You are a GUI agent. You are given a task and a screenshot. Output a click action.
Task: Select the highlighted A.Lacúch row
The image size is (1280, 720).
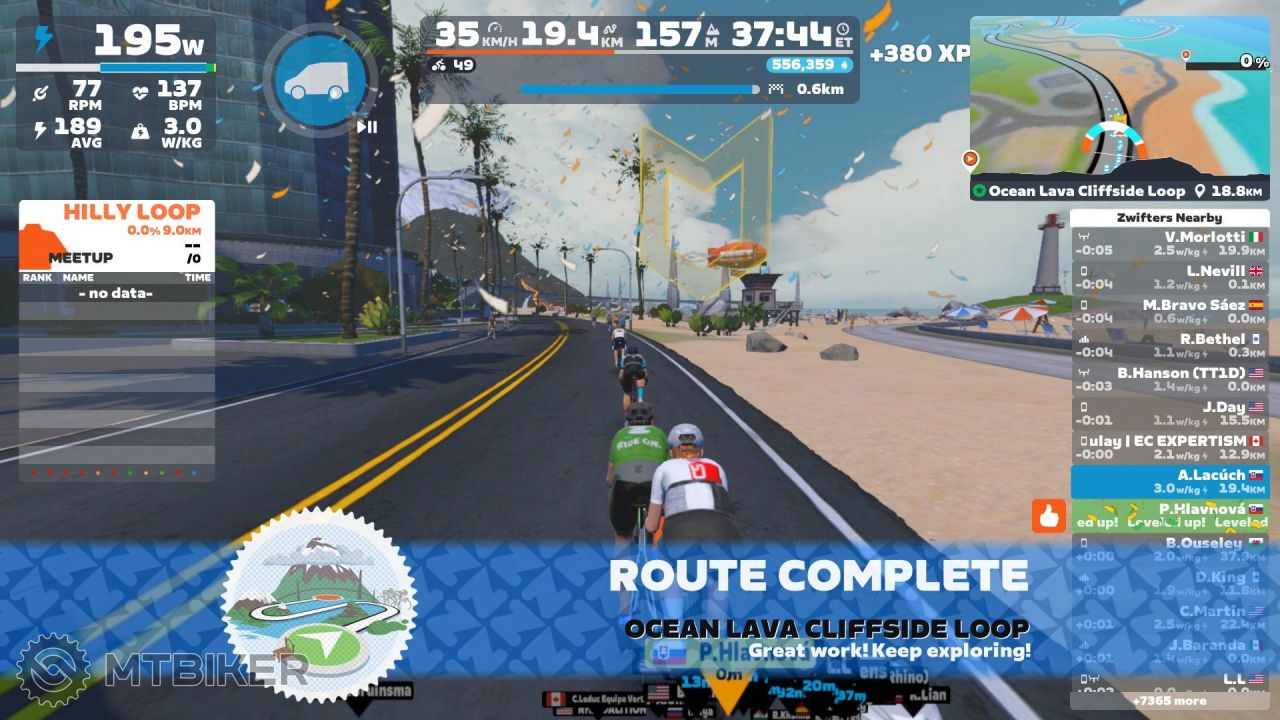[1169, 482]
